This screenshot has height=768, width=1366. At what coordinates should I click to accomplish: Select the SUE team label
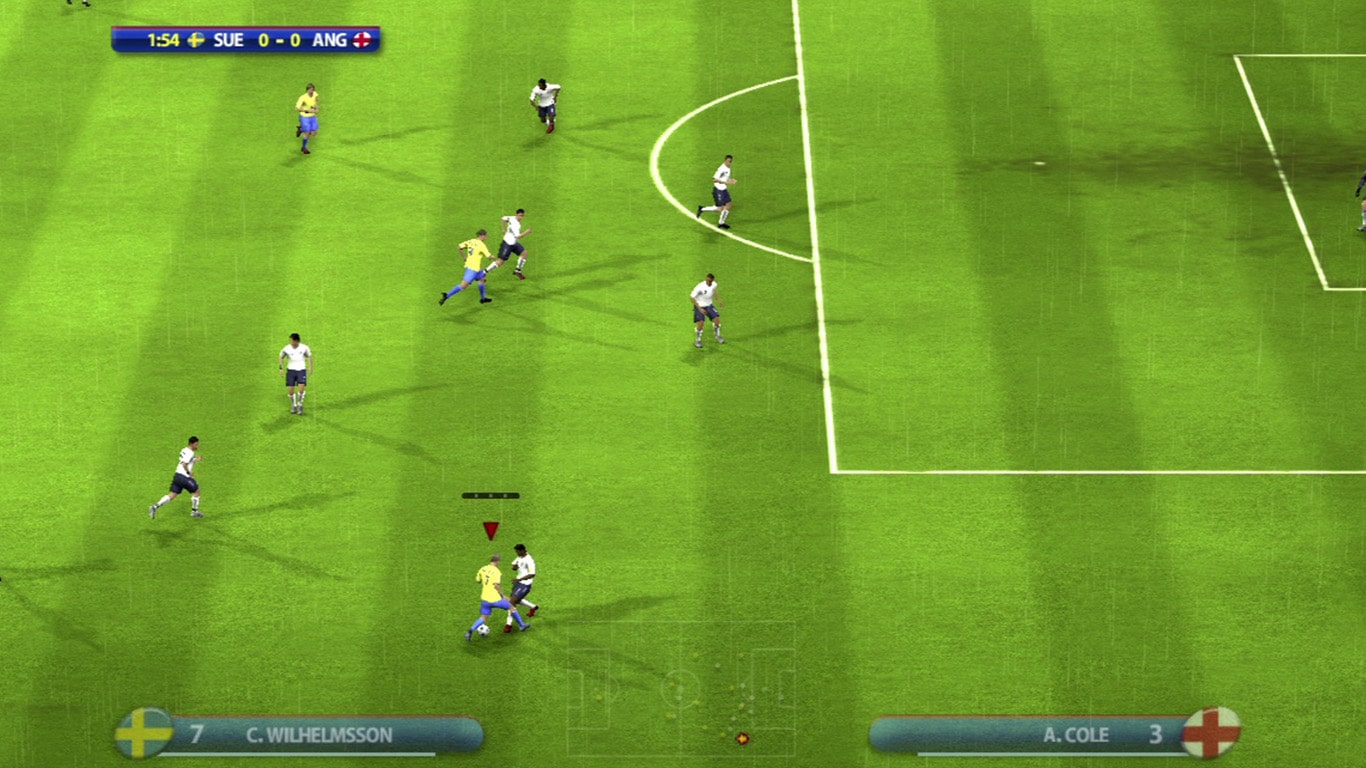coord(228,40)
